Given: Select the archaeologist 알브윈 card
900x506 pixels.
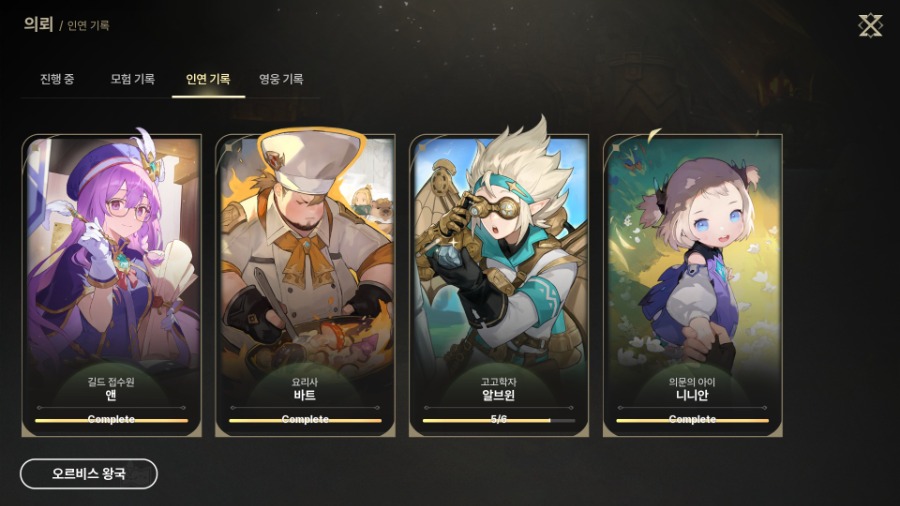Looking at the screenshot, I should tap(499, 286).
